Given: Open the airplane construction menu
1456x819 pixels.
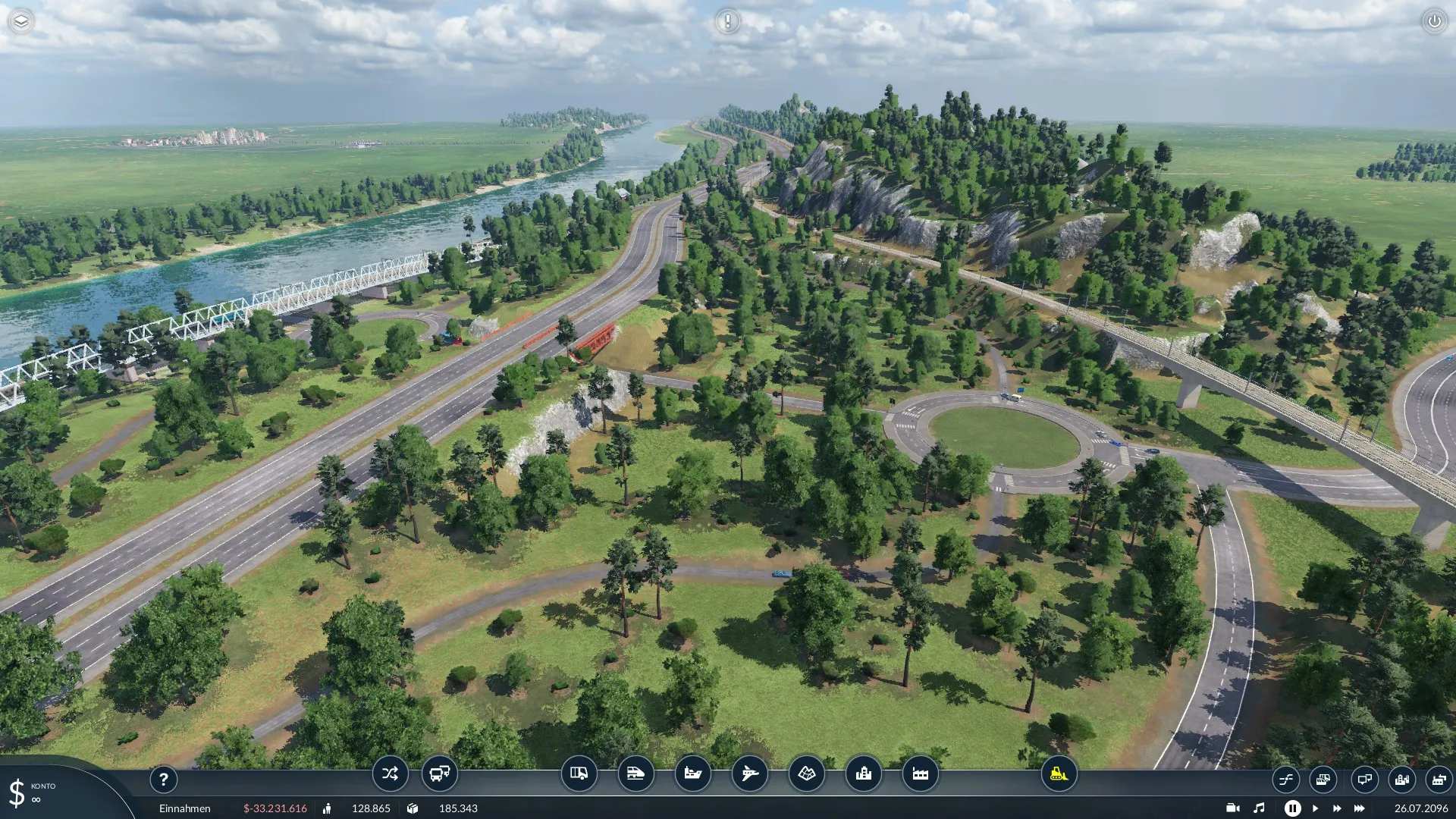Looking at the screenshot, I should 749,774.
